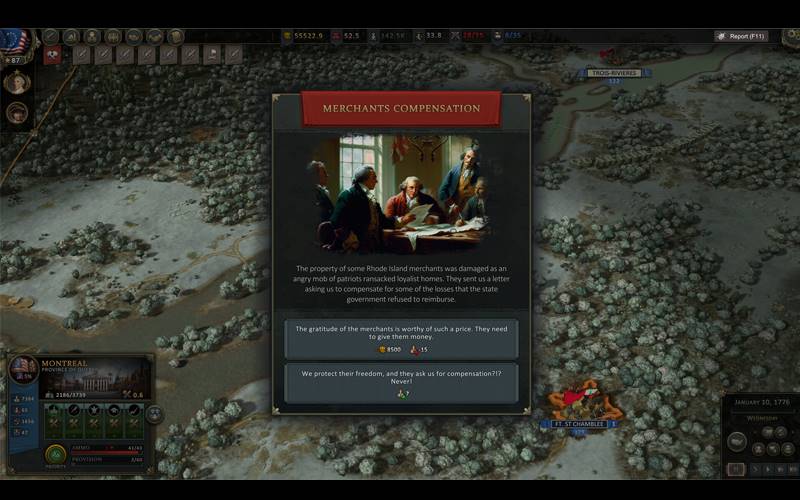This screenshot has height=500, width=800.
Task: Select the lower general portrait
Action: (17, 112)
